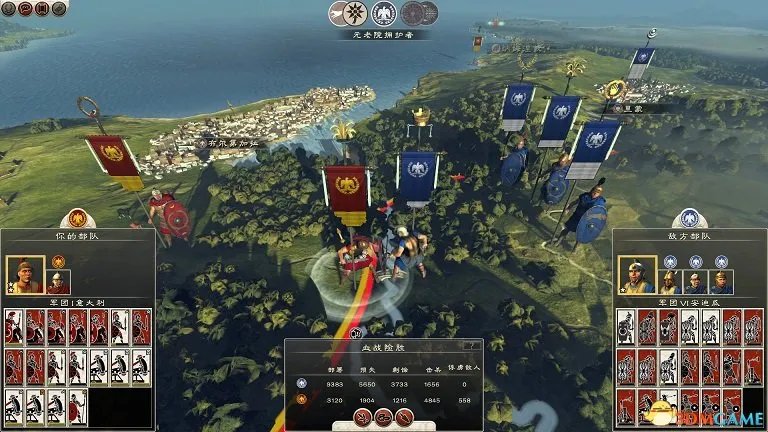
Task: Choose the middle red post-battle button with chains
Action: [x=384, y=415]
